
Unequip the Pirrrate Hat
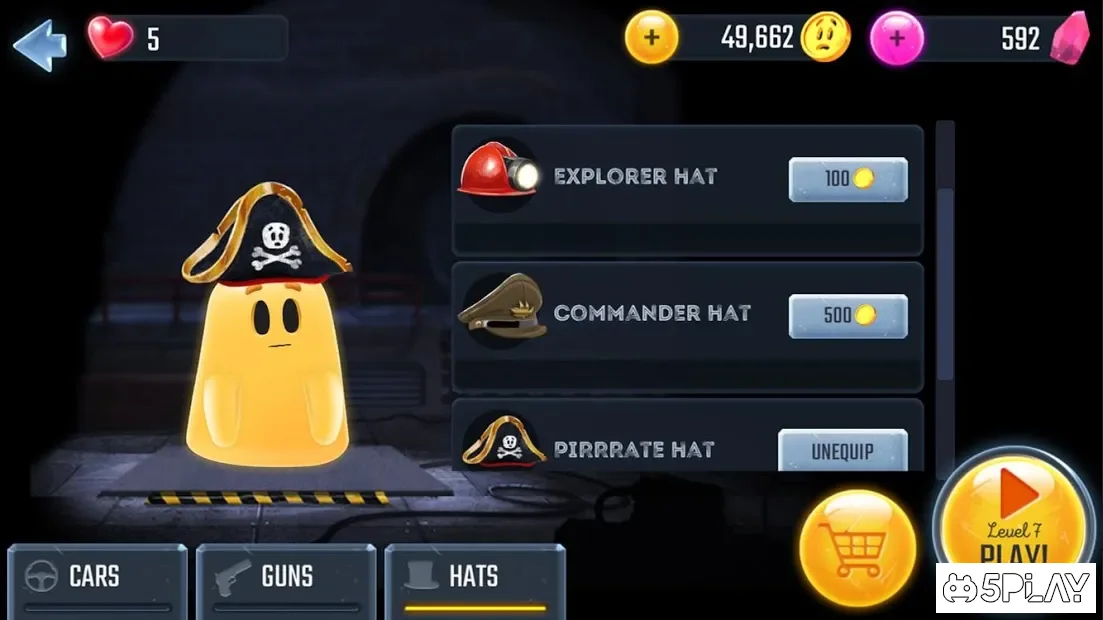point(842,451)
